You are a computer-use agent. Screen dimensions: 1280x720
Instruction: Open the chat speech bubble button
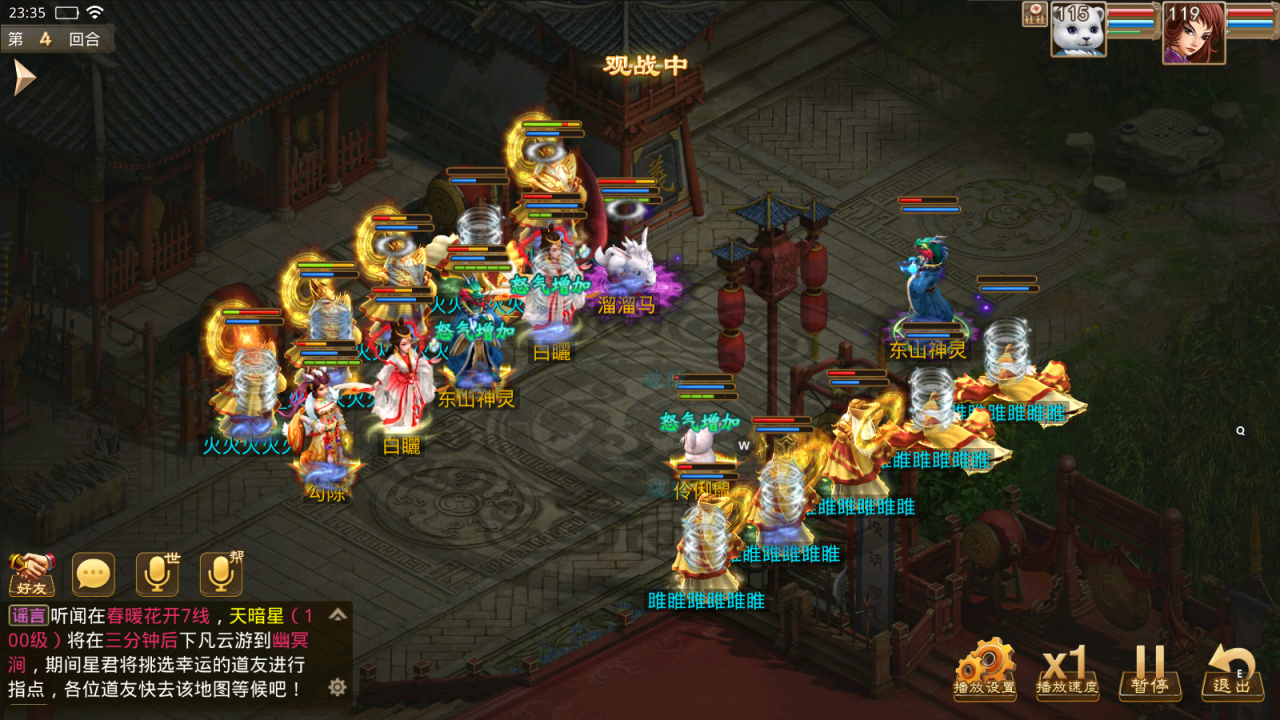click(x=94, y=575)
